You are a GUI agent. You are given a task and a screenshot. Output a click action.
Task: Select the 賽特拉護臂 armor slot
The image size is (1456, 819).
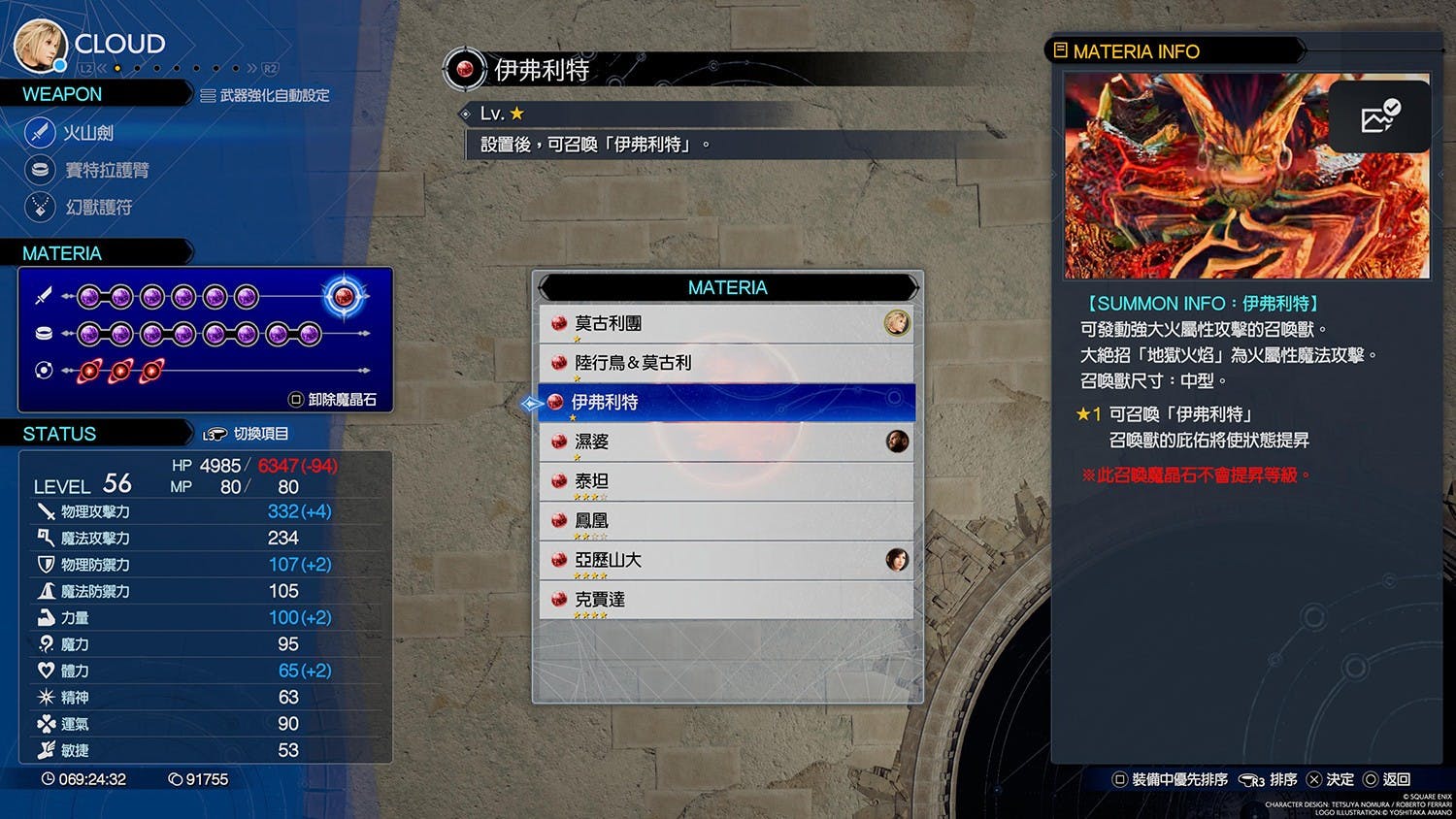pyautogui.click(x=105, y=170)
